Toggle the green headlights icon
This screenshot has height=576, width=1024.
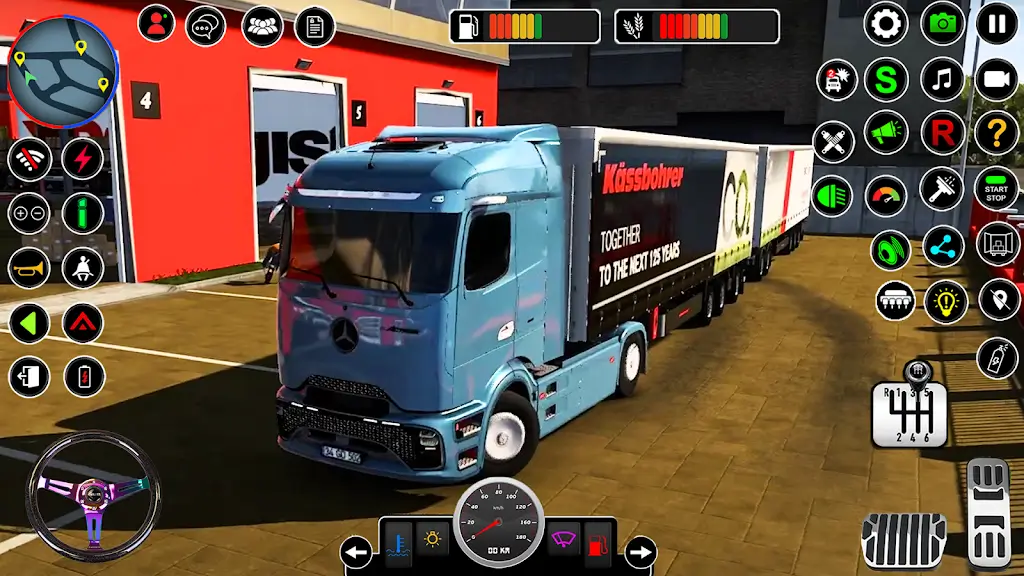[x=833, y=195]
